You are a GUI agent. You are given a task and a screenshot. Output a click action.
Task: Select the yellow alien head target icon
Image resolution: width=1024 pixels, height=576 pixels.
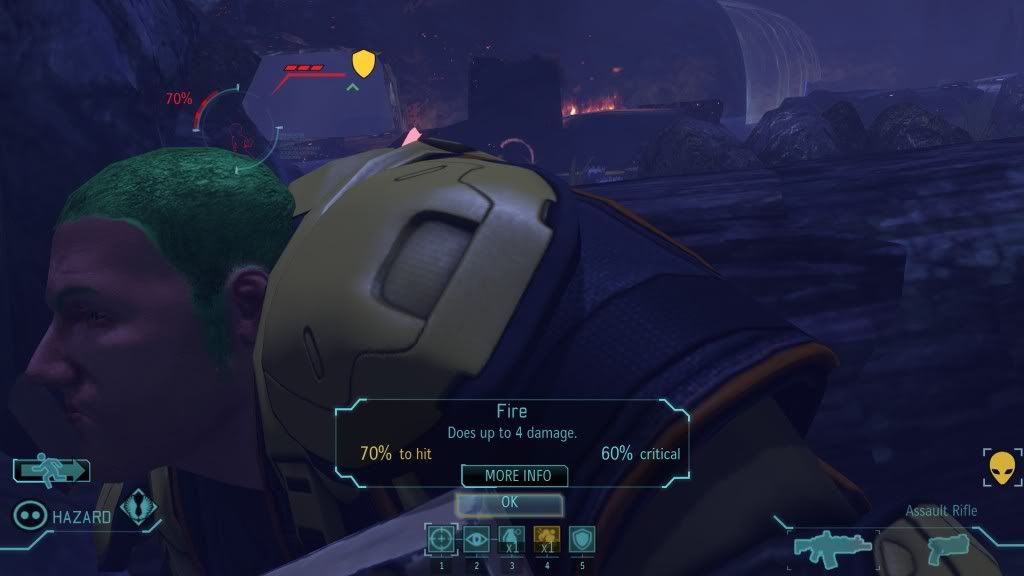pos(1001,467)
